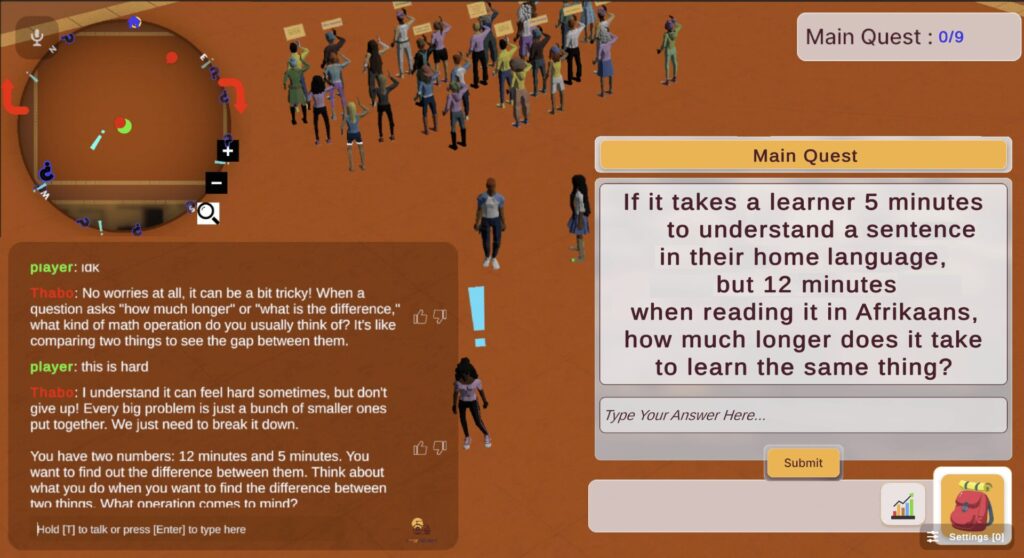Submit the quest answer

tap(803, 463)
